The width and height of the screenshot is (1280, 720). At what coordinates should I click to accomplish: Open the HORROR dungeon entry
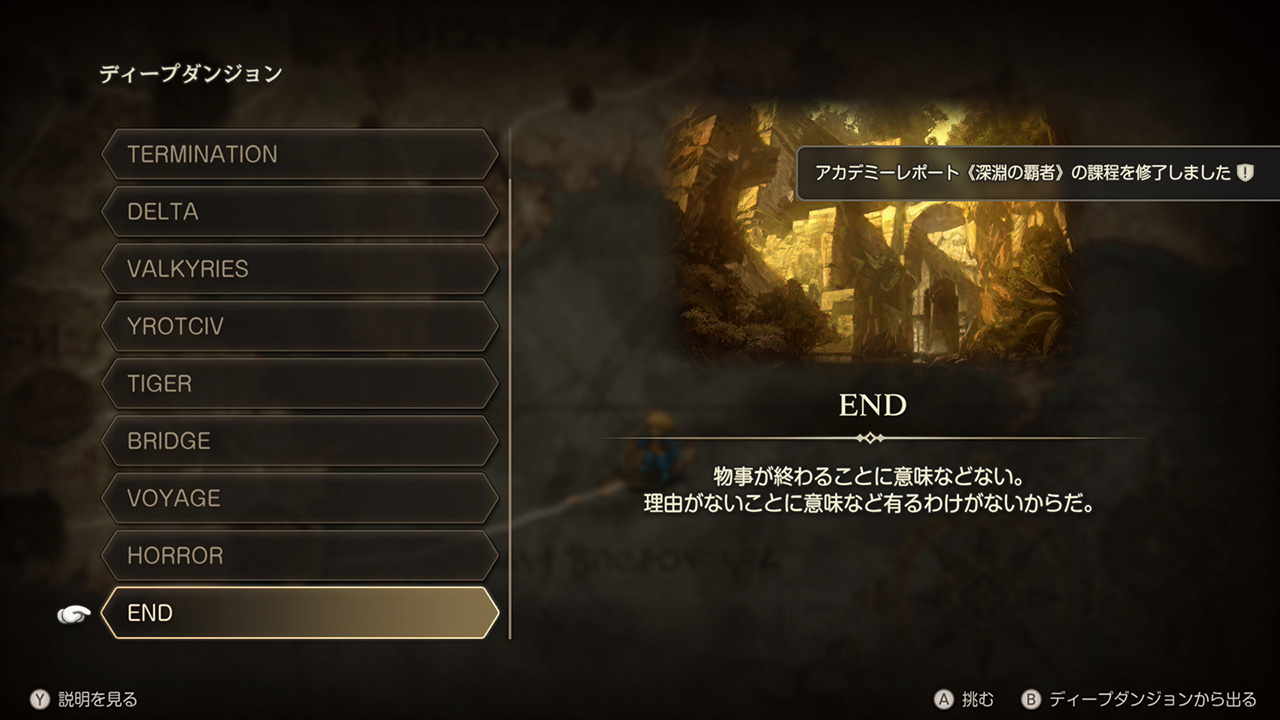[300, 555]
